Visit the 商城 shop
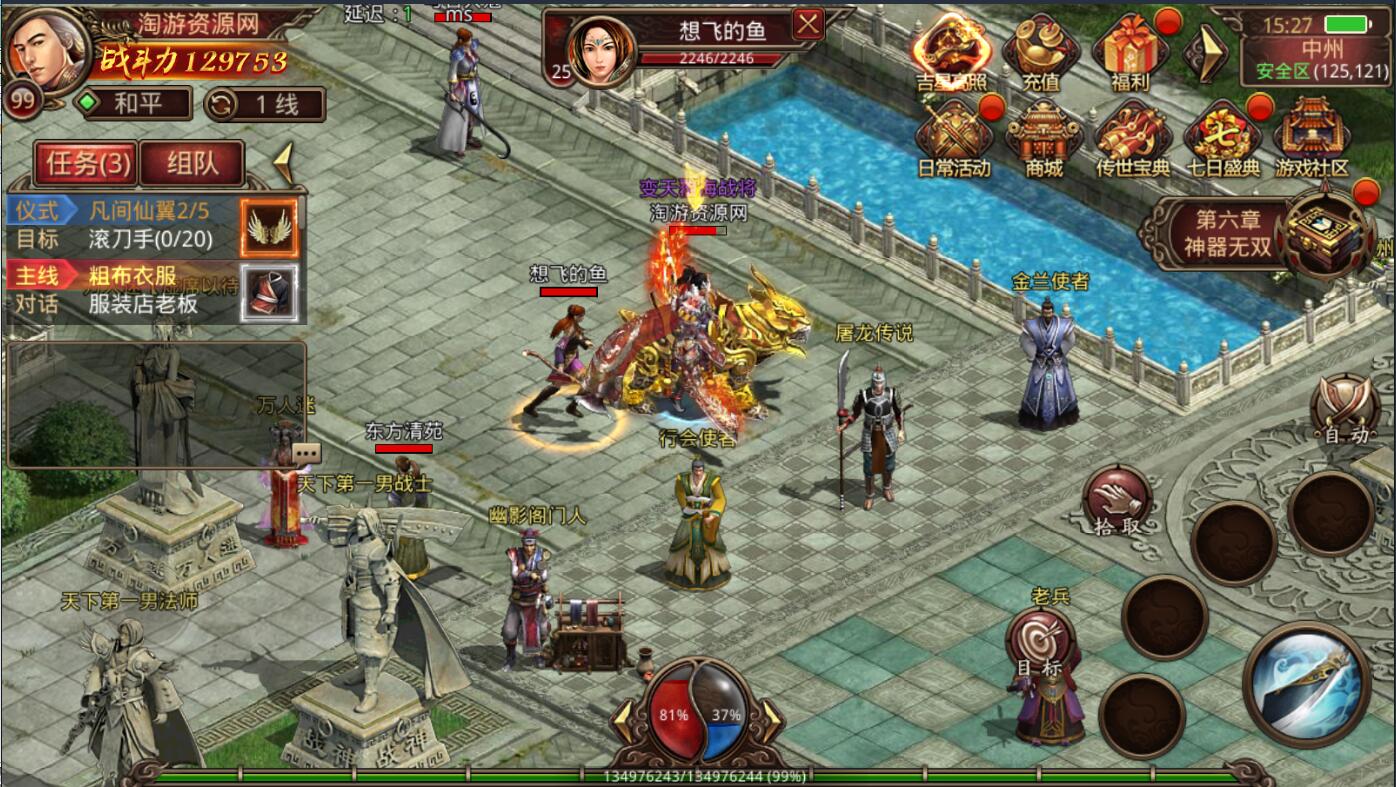1396x787 pixels. click(x=1043, y=139)
